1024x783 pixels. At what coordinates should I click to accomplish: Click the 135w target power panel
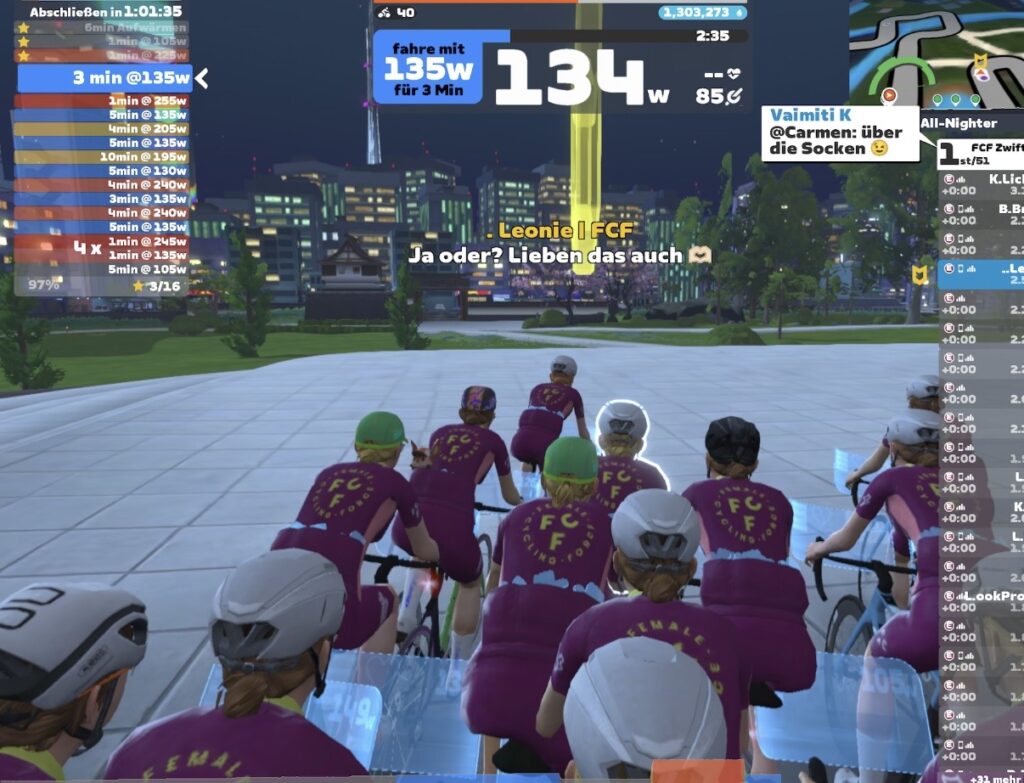point(428,67)
